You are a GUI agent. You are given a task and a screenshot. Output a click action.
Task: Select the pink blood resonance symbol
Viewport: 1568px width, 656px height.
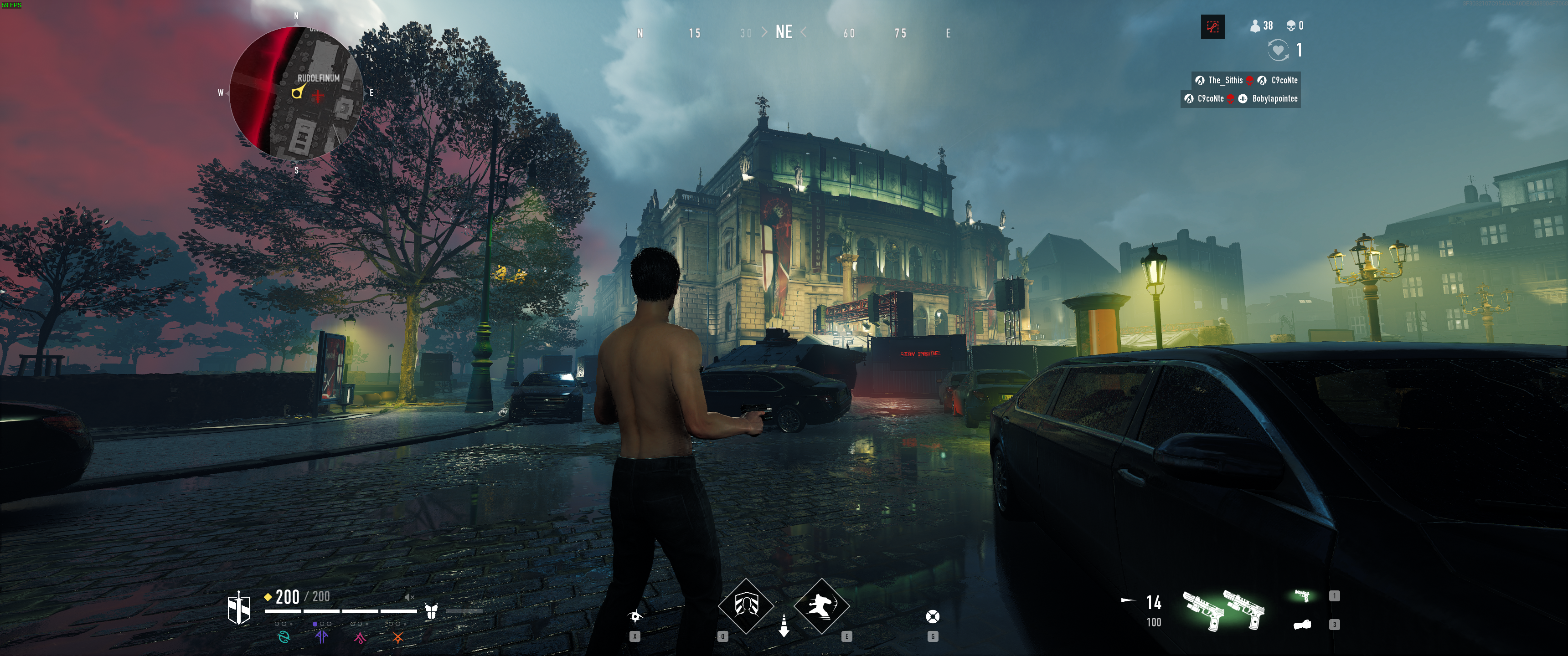pos(360,637)
